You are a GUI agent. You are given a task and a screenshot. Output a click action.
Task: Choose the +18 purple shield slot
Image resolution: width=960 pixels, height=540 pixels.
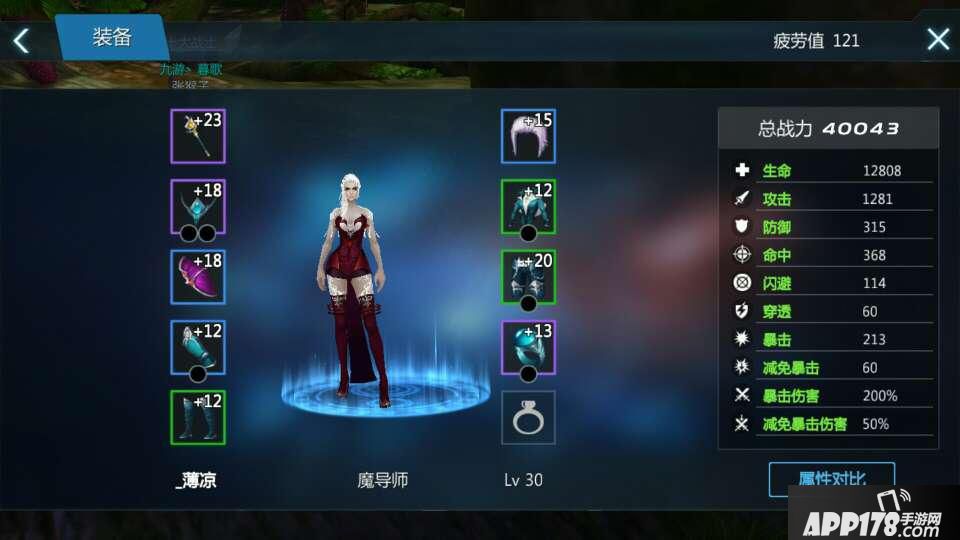pos(198,277)
